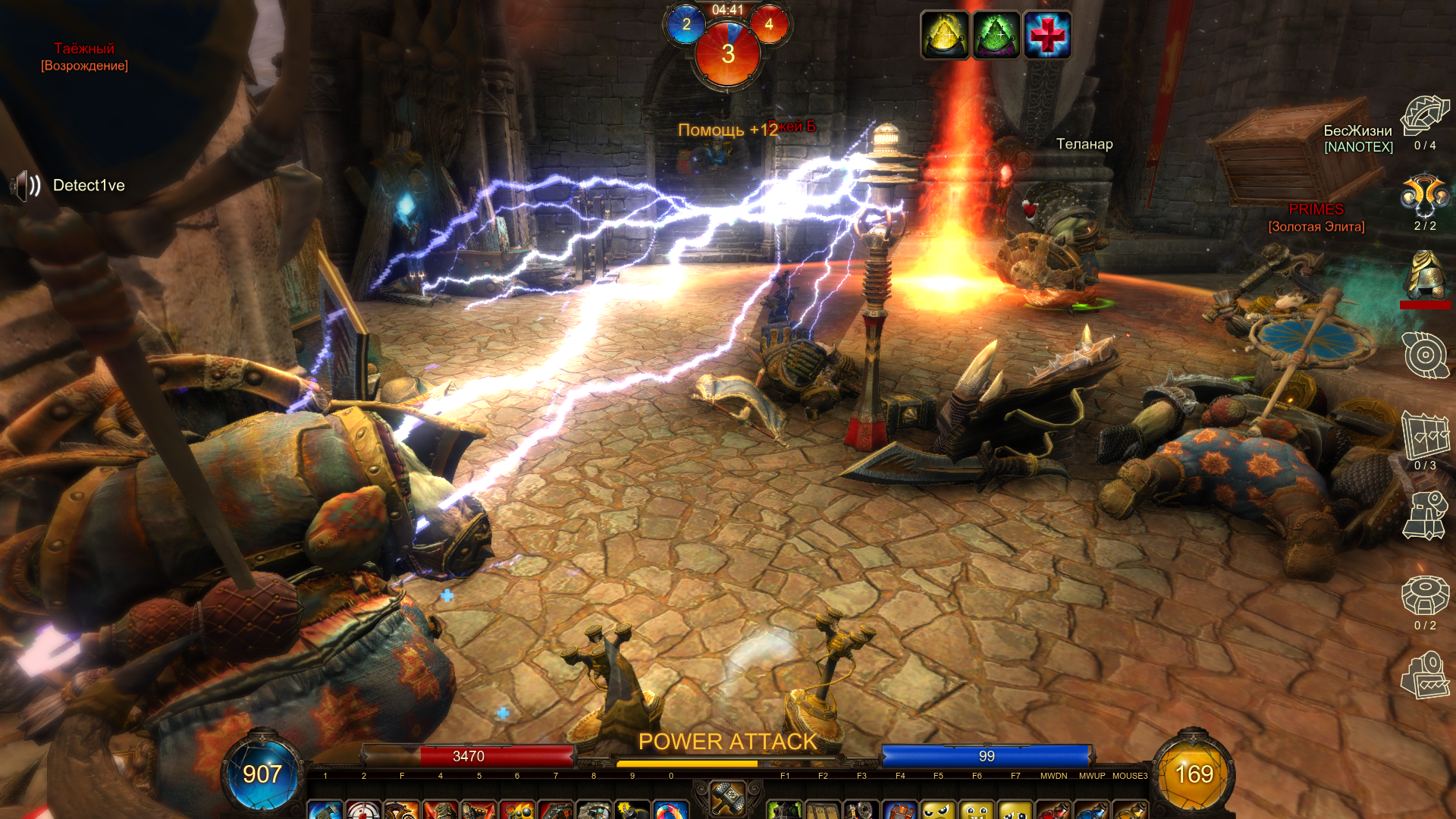Use the grinning yellow smiley emote
The image size is (1456, 819).
point(977,811)
